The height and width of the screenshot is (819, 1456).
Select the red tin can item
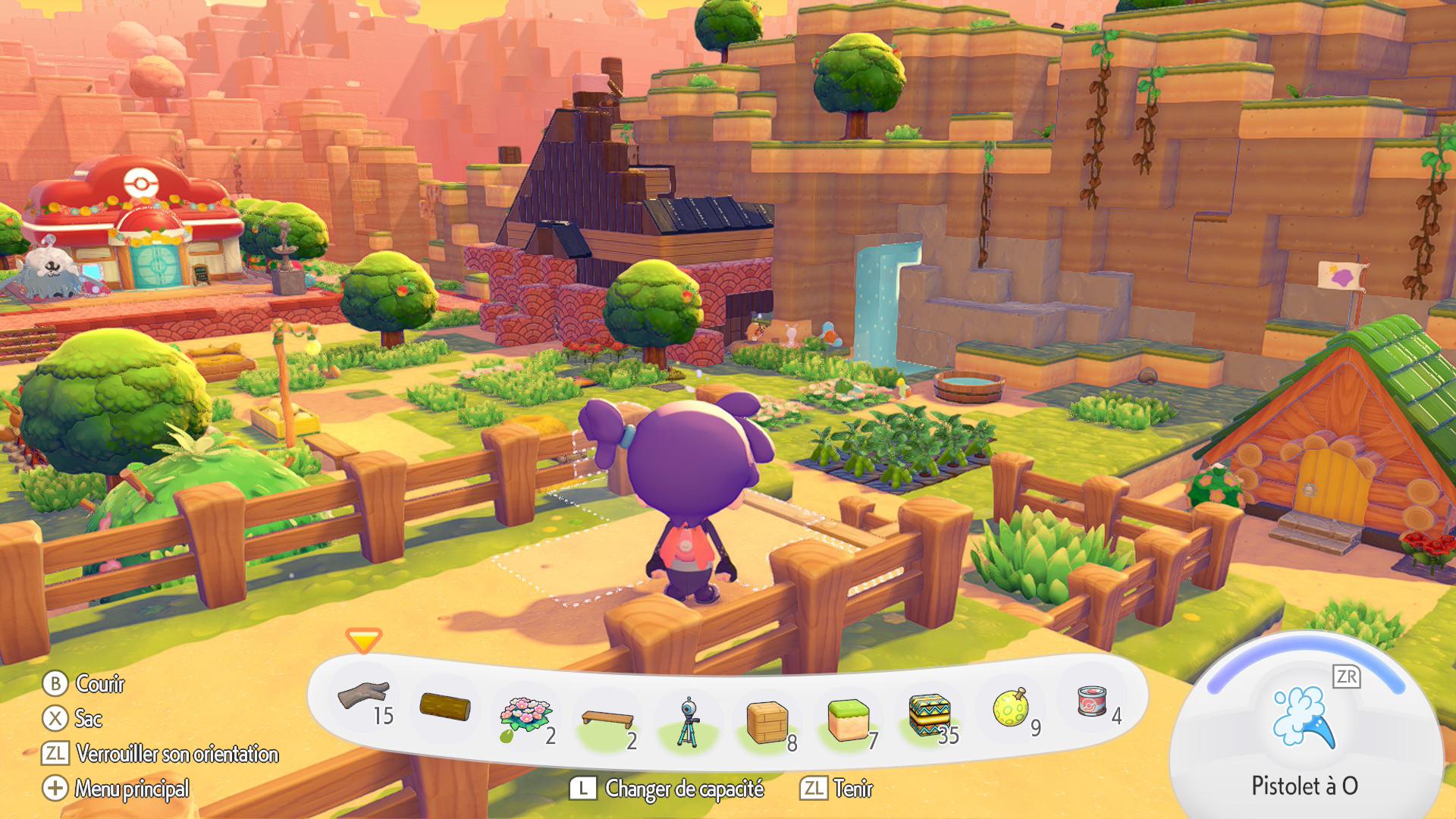(1092, 701)
